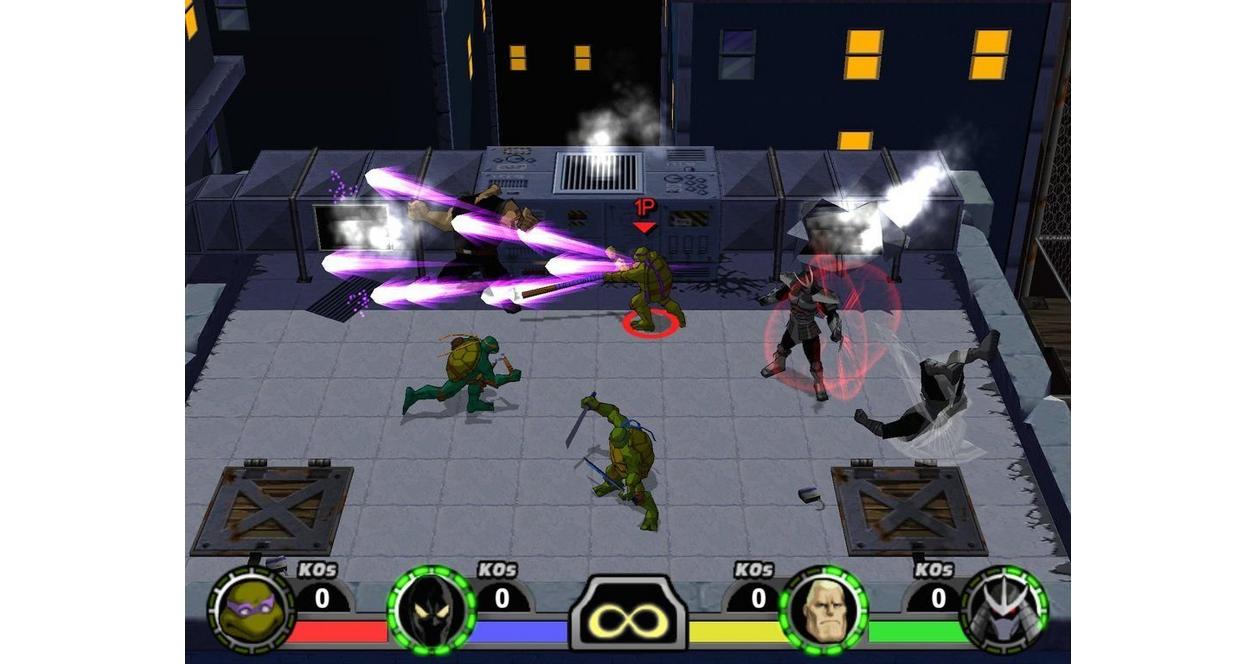Select the purple-masked turtle portrait

(x=250, y=609)
